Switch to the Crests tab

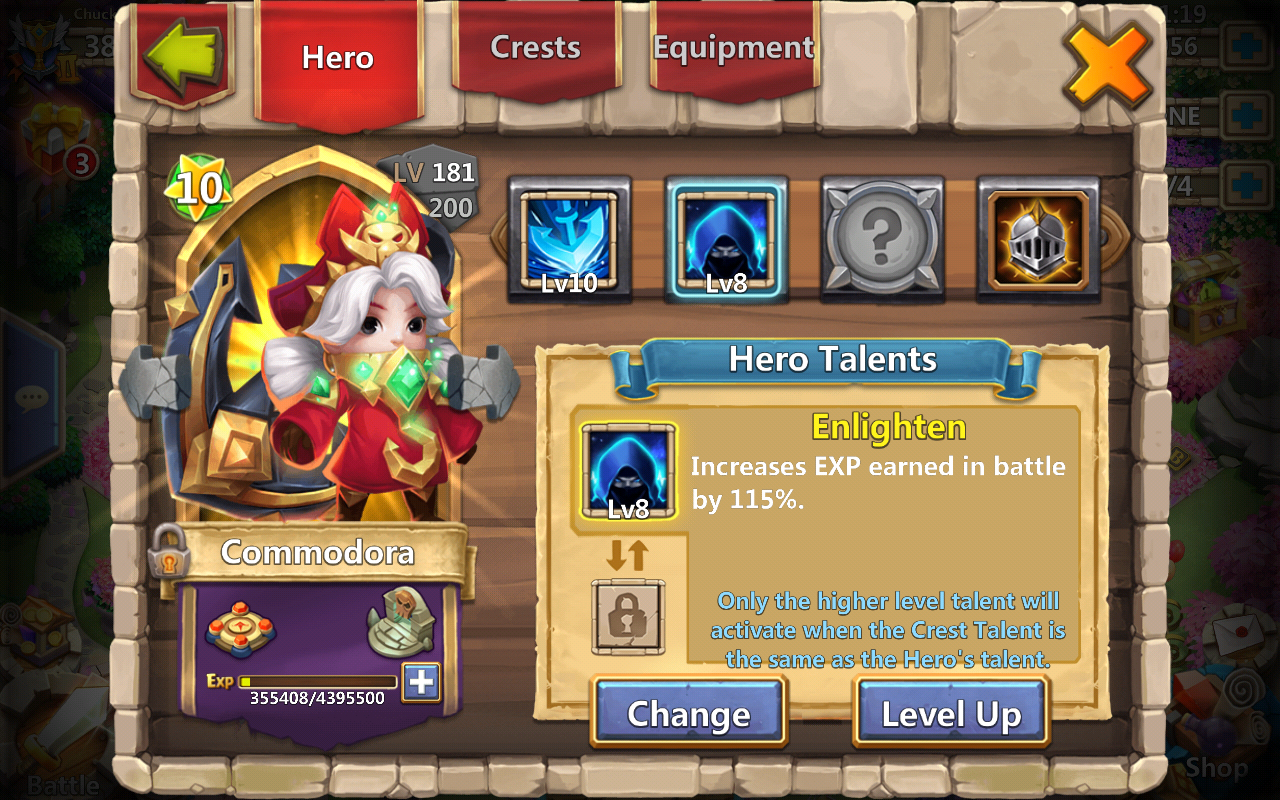coord(535,48)
